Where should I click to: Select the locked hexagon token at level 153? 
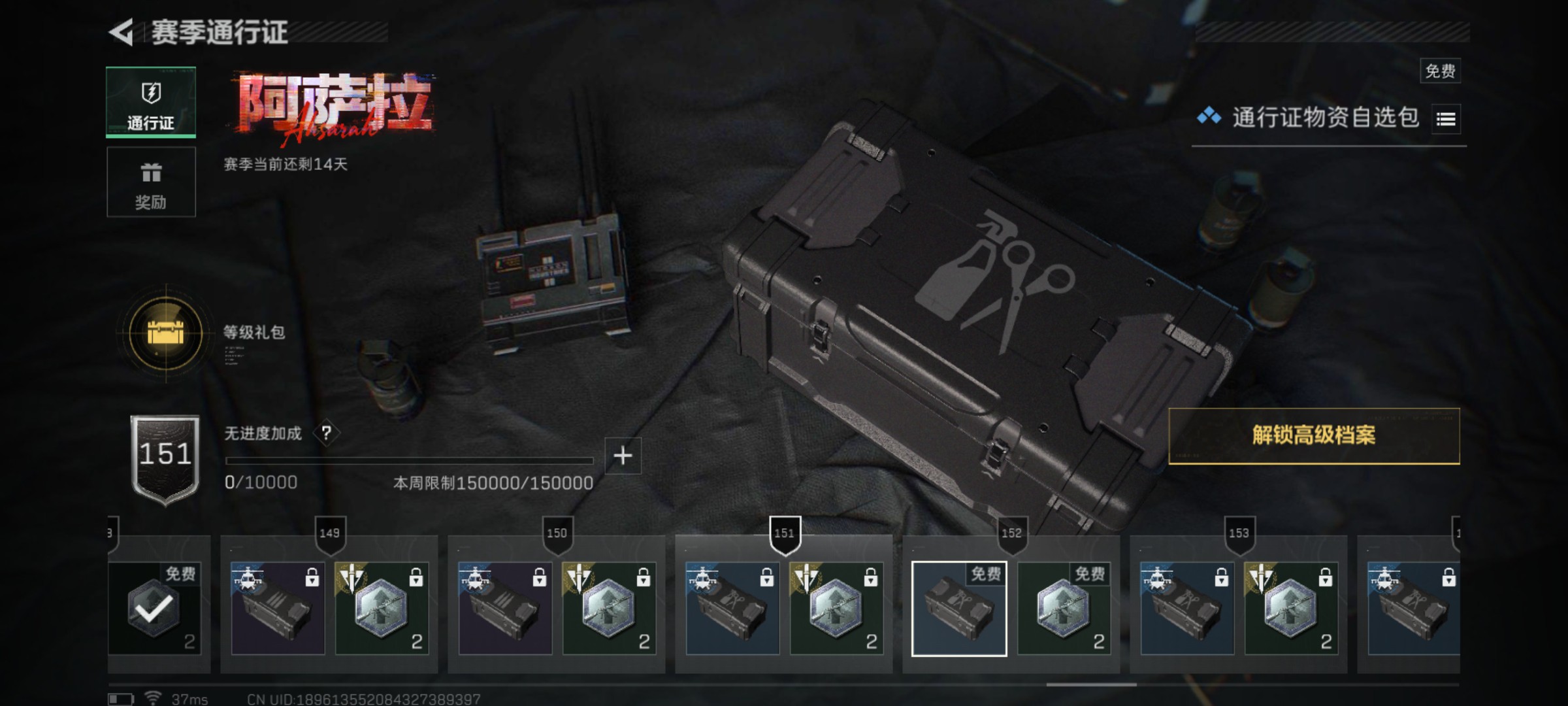click(x=1291, y=609)
